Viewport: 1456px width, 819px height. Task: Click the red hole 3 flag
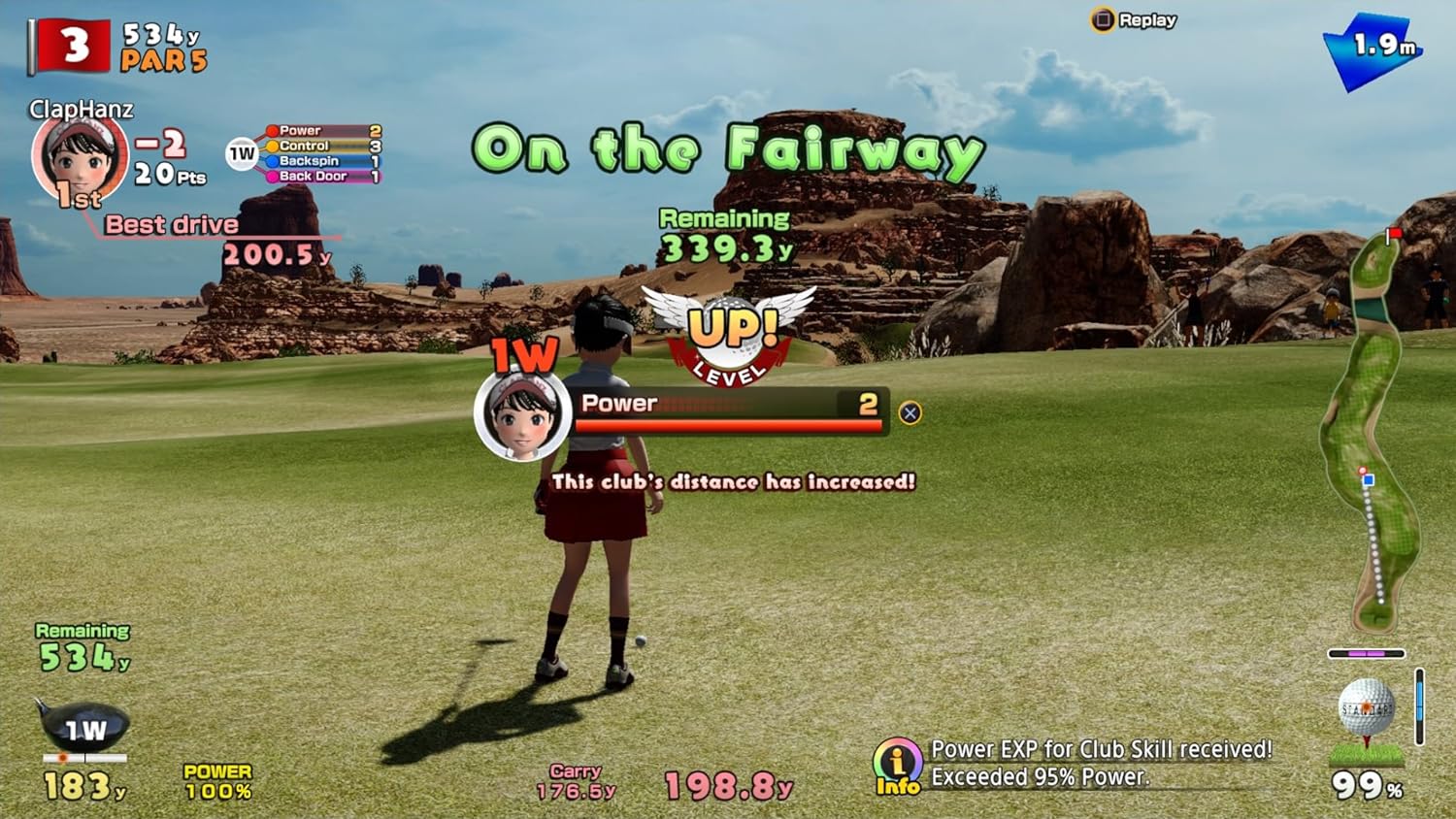70,46
